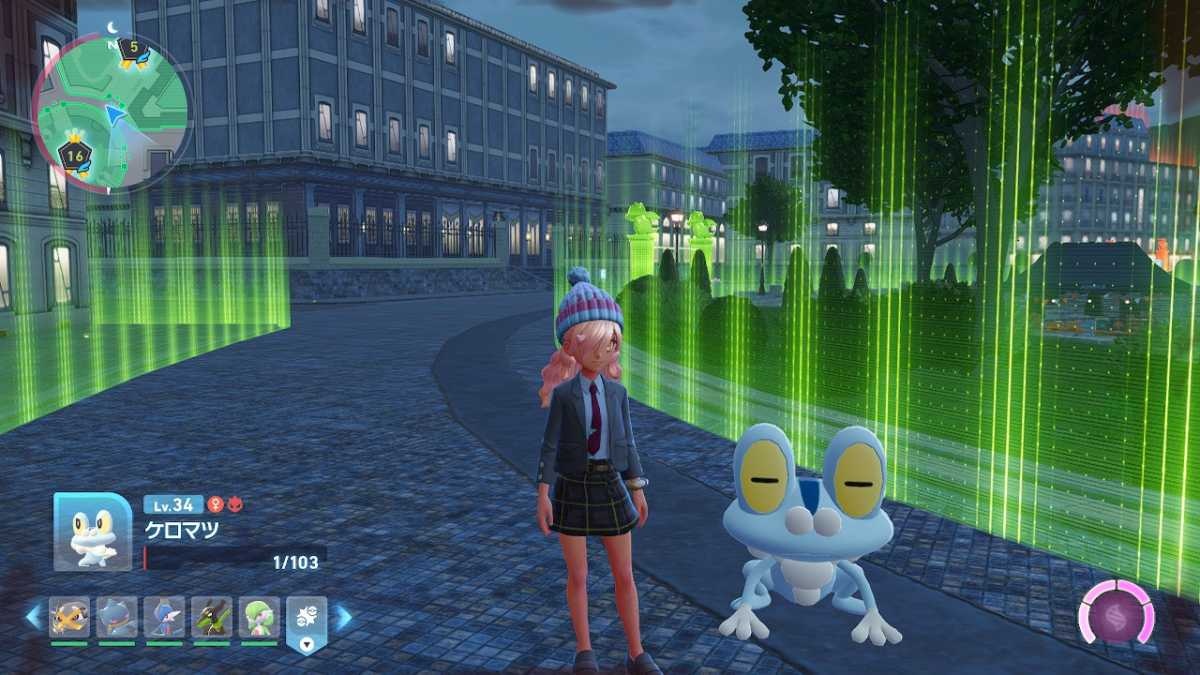The width and height of the screenshot is (1200, 675).
Task: Choose the yellow and black party Pokémon
Action: (x=70, y=617)
